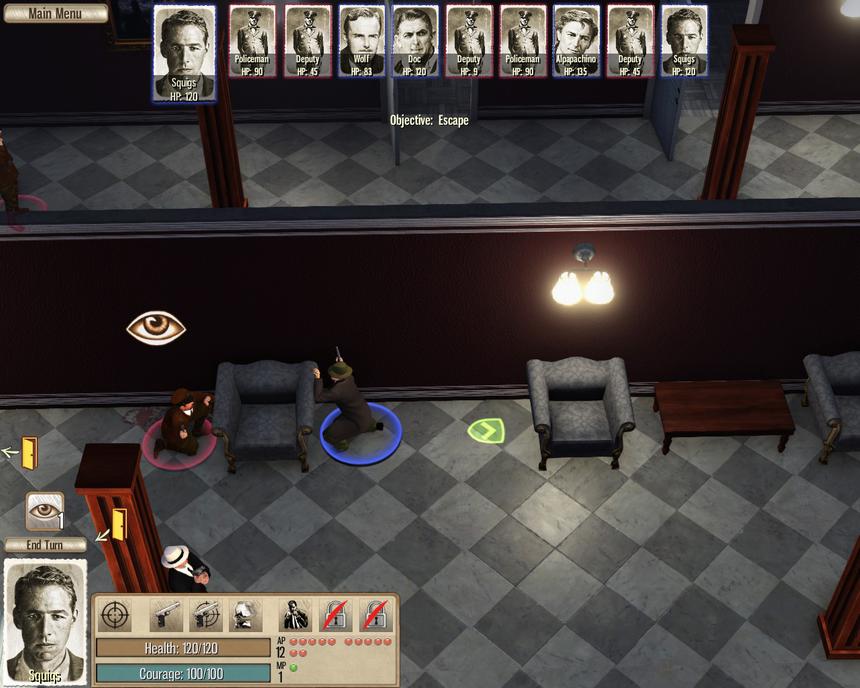The image size is (860, 688).
Task: Click Doc's portrait in the turn order
Action: (x=415, y=41)
